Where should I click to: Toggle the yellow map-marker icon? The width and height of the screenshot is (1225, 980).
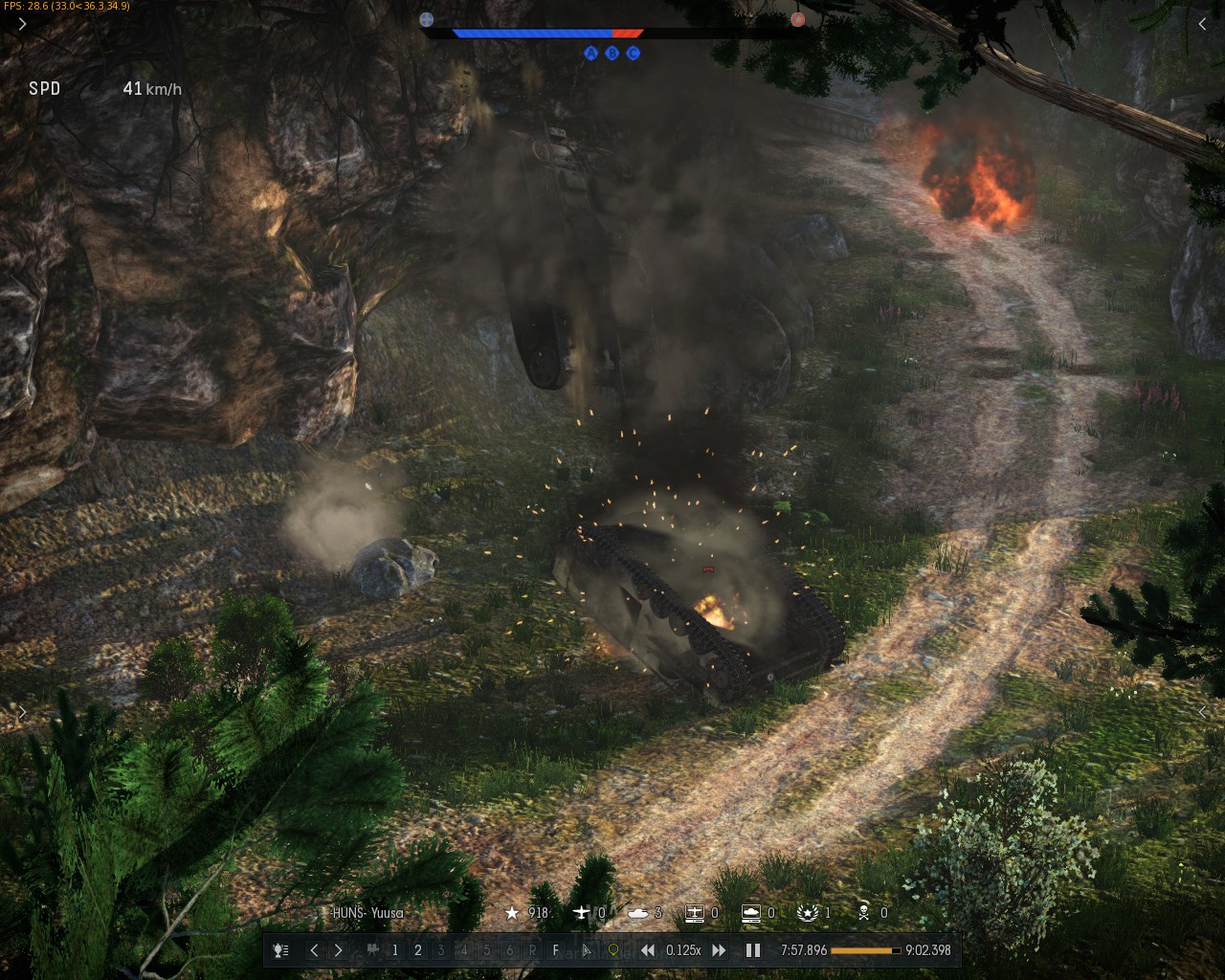click(x=613, y=950)
